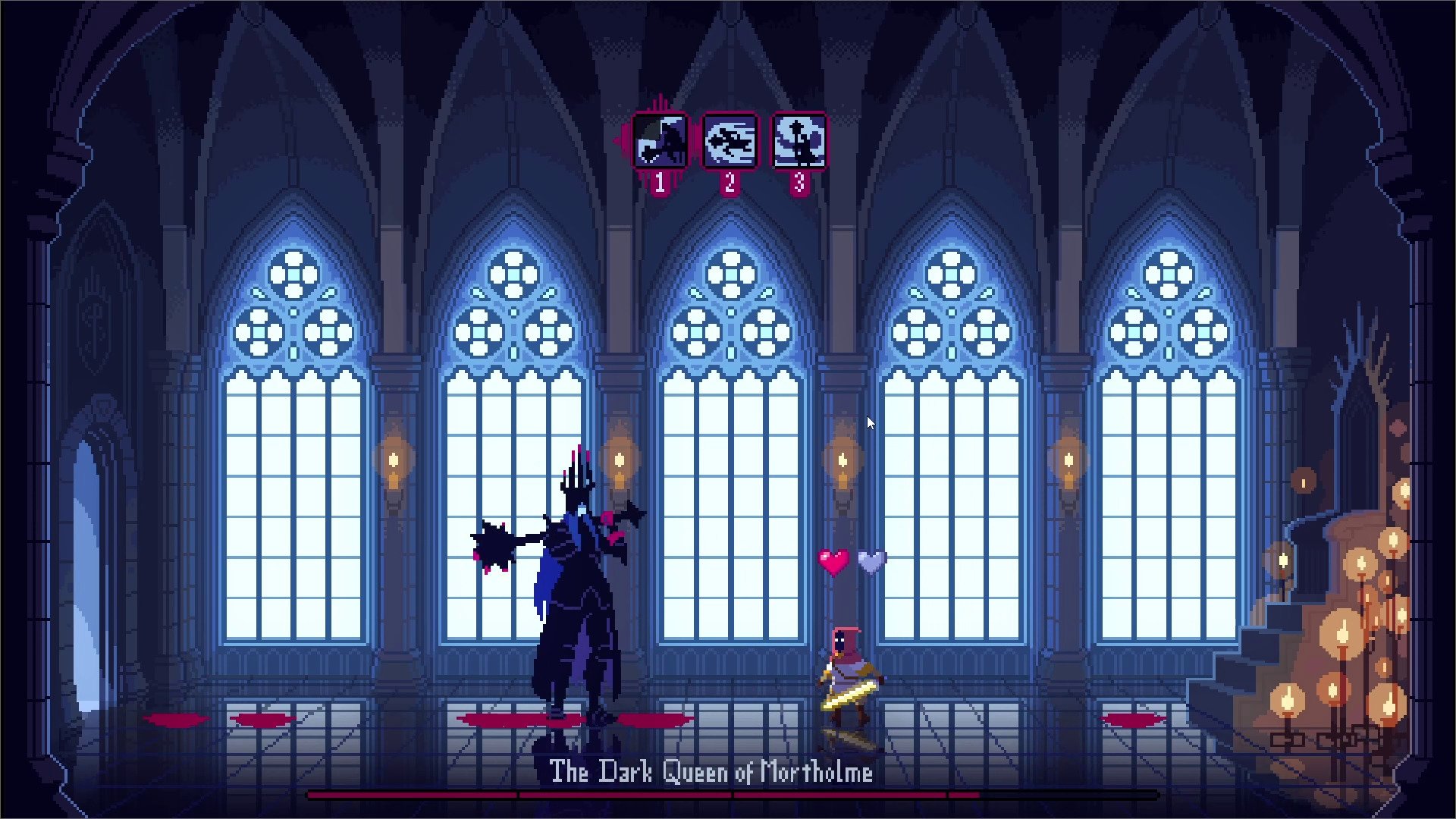This screenshot has height=819, width=1456.
Task: Click the wall torch beside the center window
Action: (840, 463)
